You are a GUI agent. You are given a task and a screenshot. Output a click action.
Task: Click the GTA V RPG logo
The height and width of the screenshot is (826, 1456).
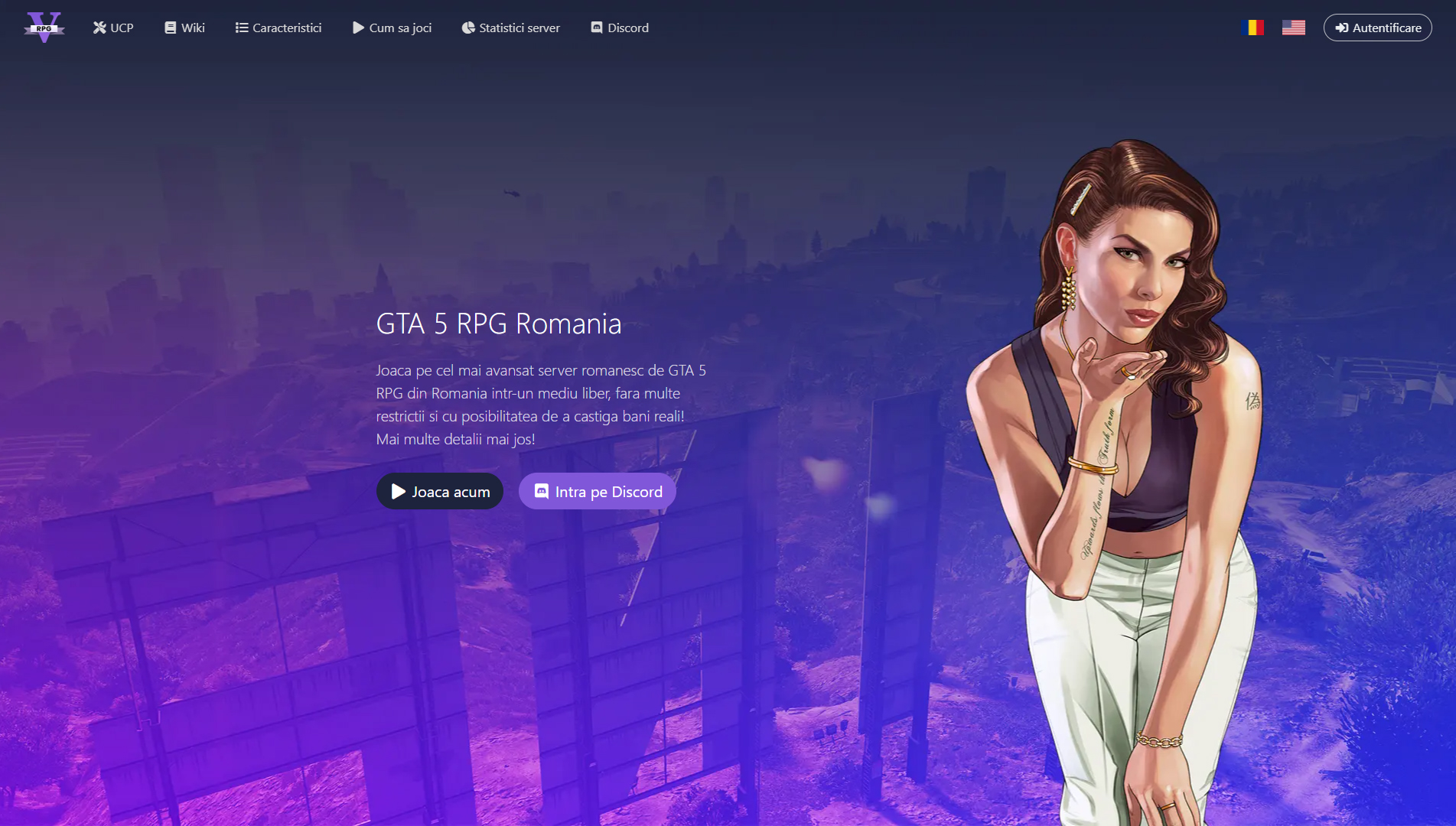44,26
